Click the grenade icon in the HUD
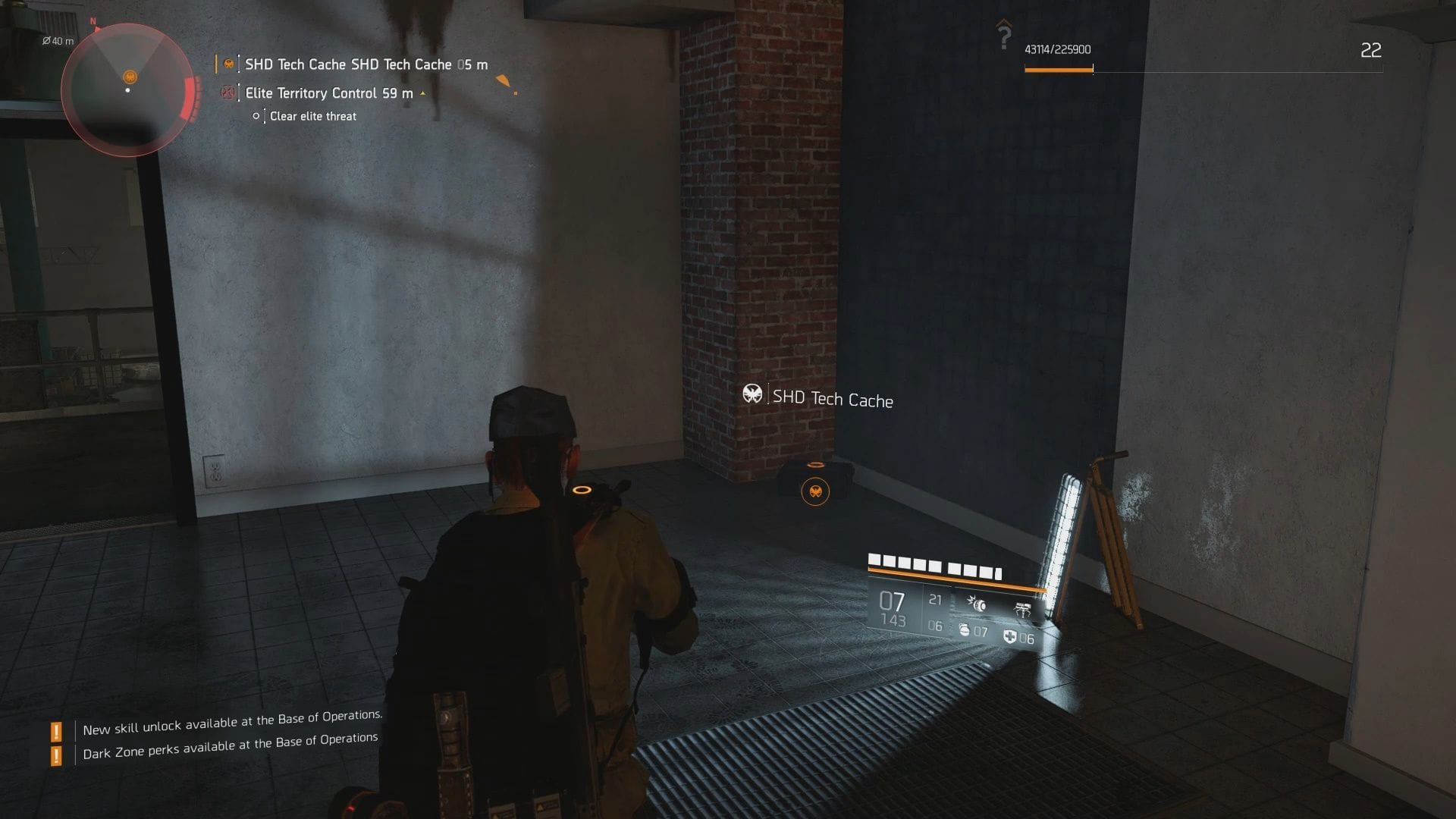Image resolution: width=1456 pixels, height=819 pixels. 965,631
